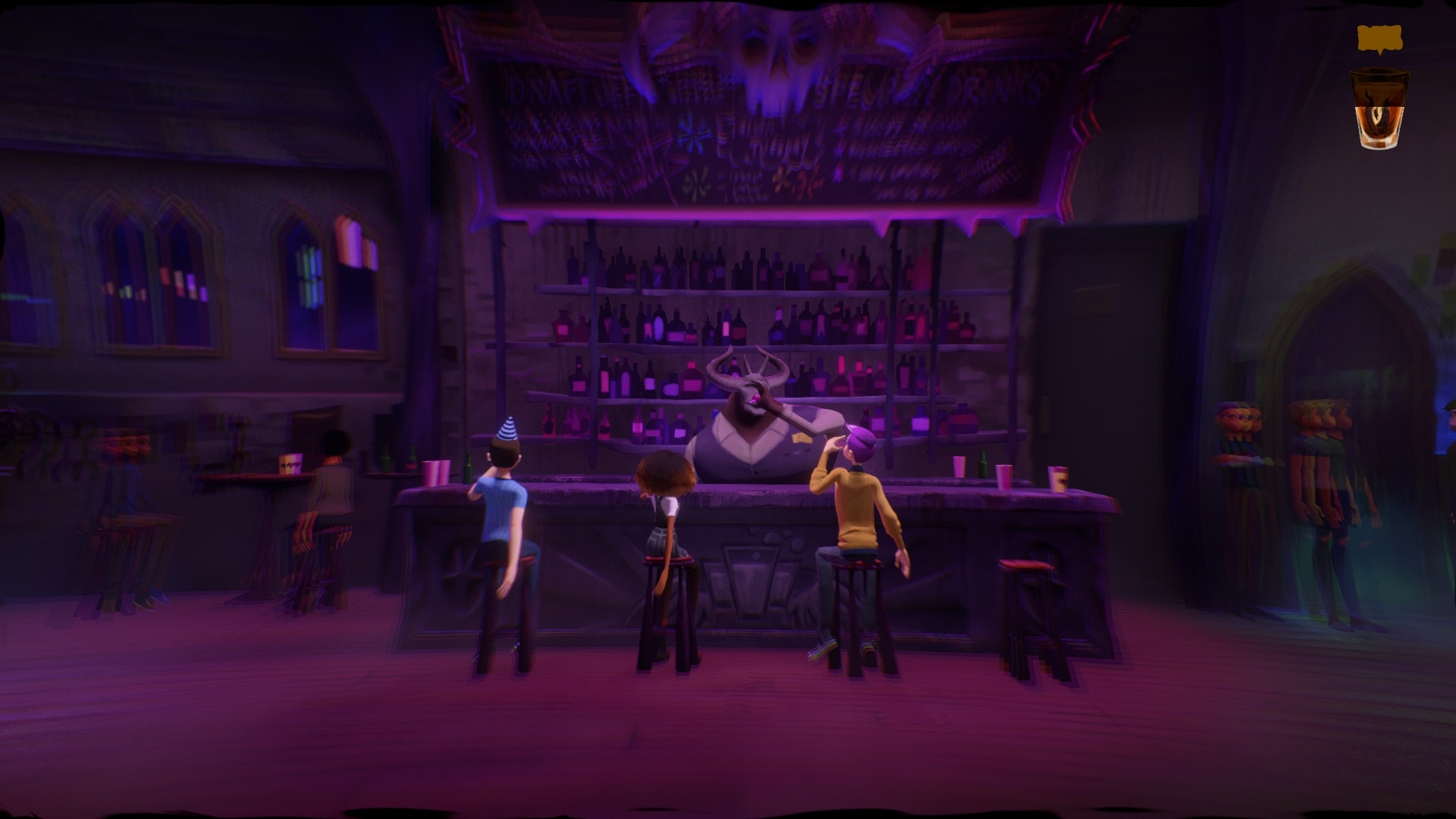This screenshot has height=819, width=1456.
Task: Click the drink glass icon
Action: (x=1379, y=109)
